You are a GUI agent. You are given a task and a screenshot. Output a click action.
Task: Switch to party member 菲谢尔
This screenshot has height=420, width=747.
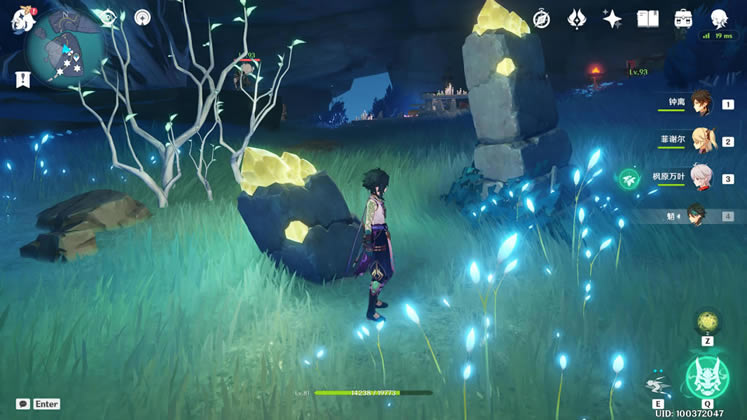702,141
